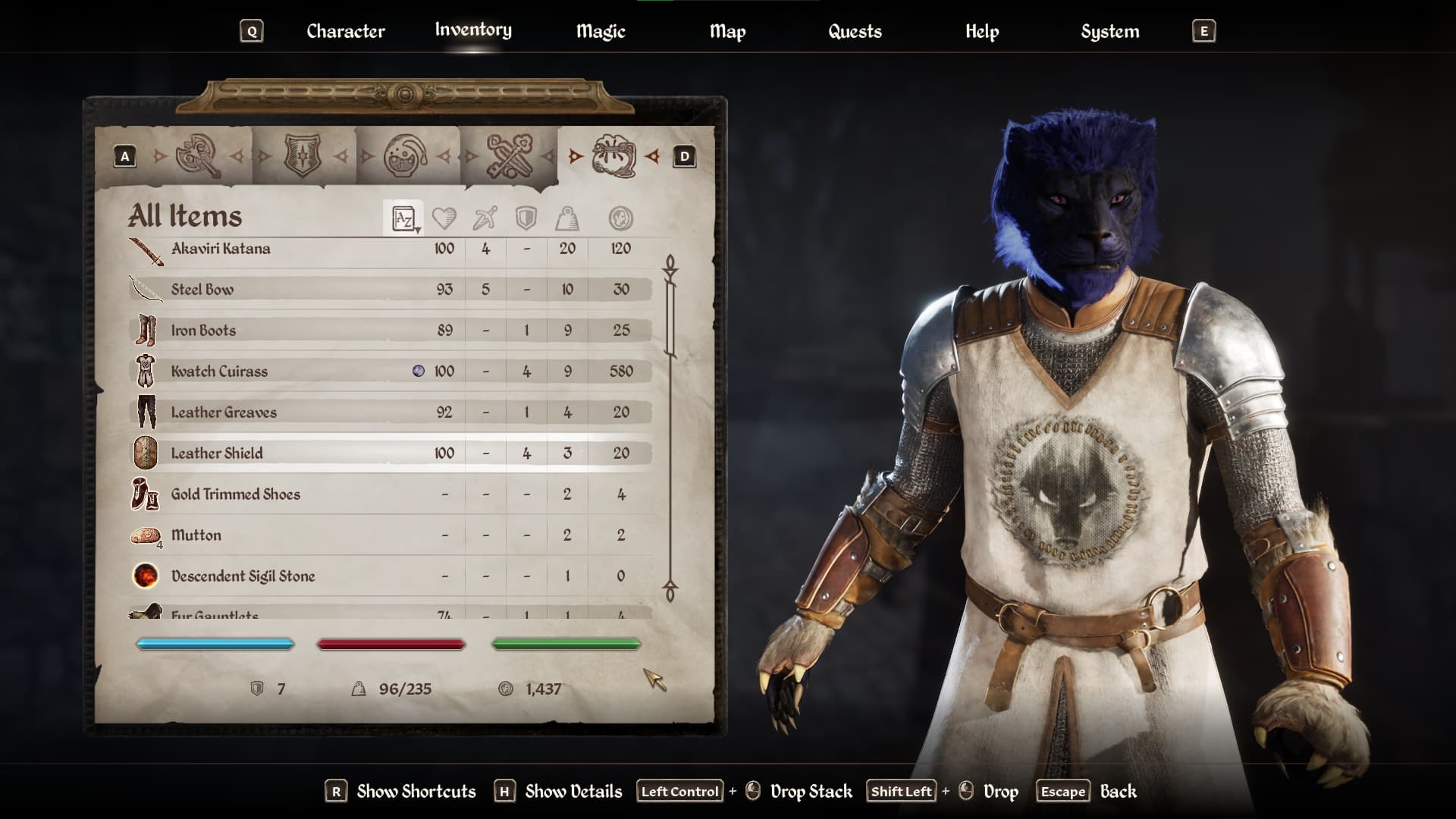Sort items by gold value column icon
The width and height of the screenshot is (1456, 819).
(620, 219)
